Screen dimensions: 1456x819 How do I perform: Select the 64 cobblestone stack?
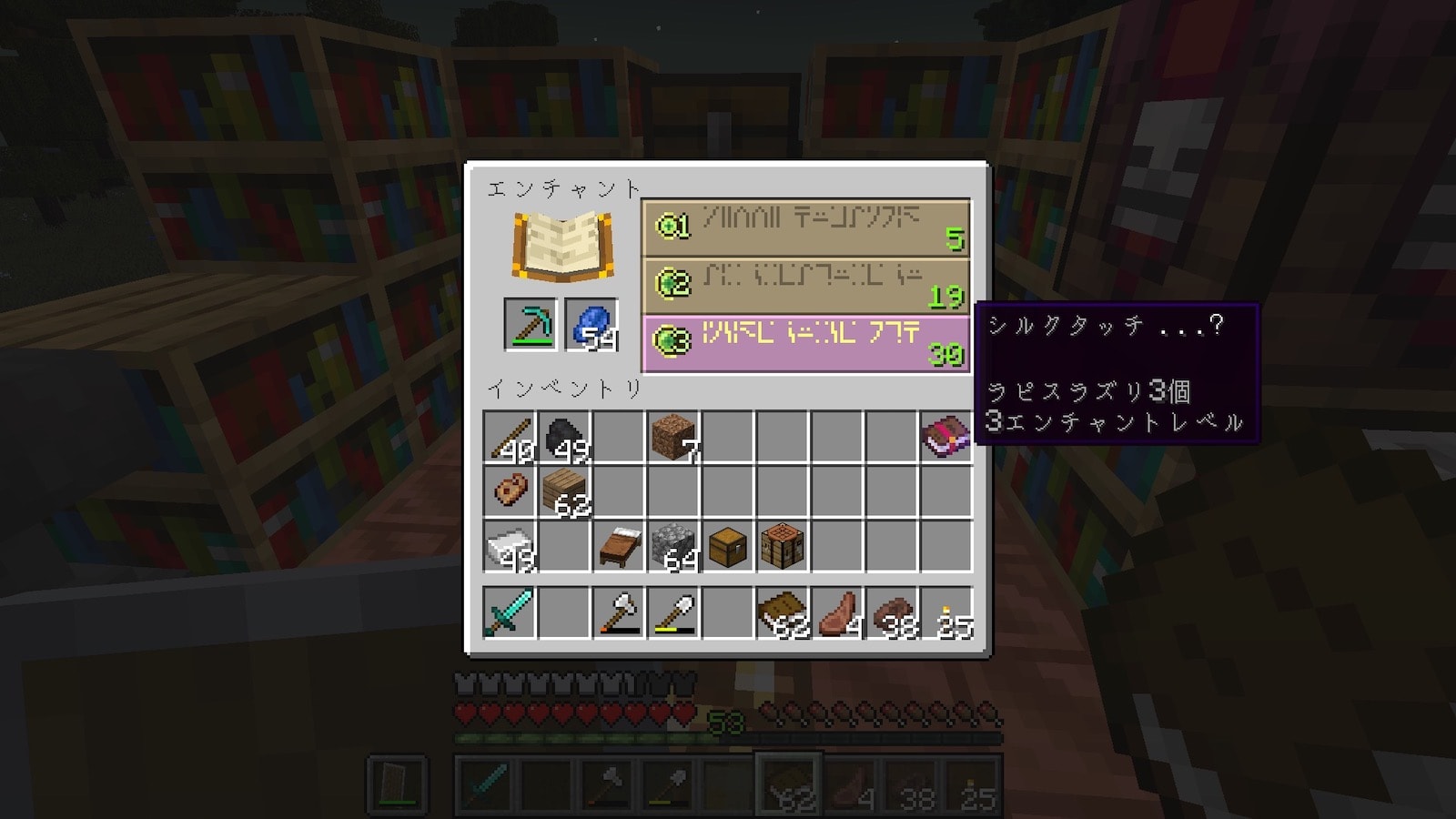[673, 546]
